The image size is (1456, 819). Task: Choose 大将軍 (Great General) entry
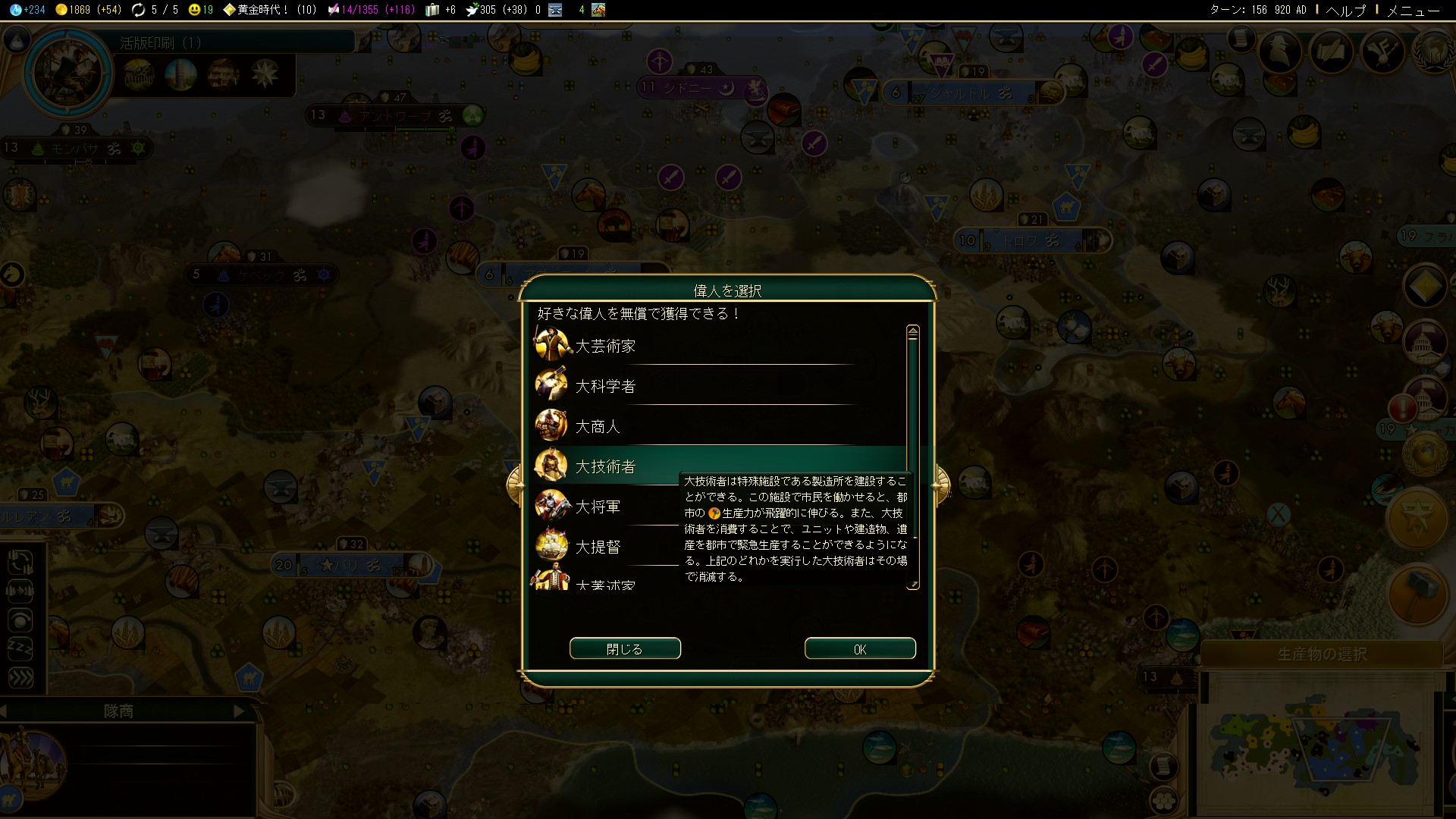tap(598, 507)
